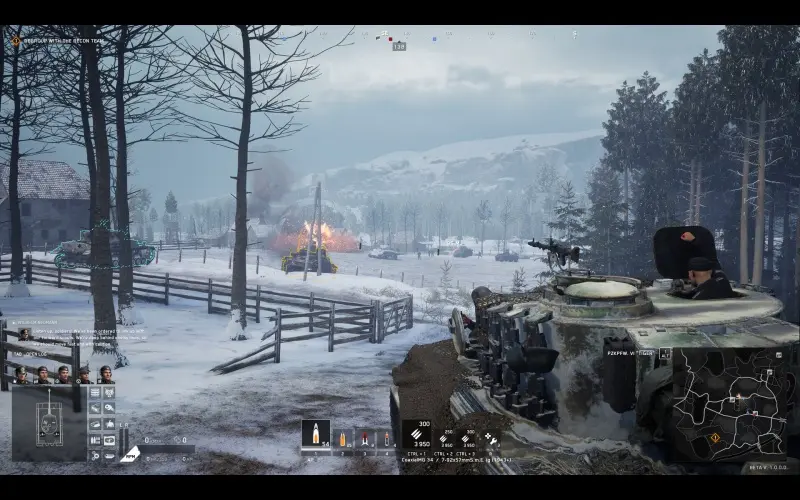
Task: Switch to the red-tipped shell in slot 3
Action: tap(363, 438)
